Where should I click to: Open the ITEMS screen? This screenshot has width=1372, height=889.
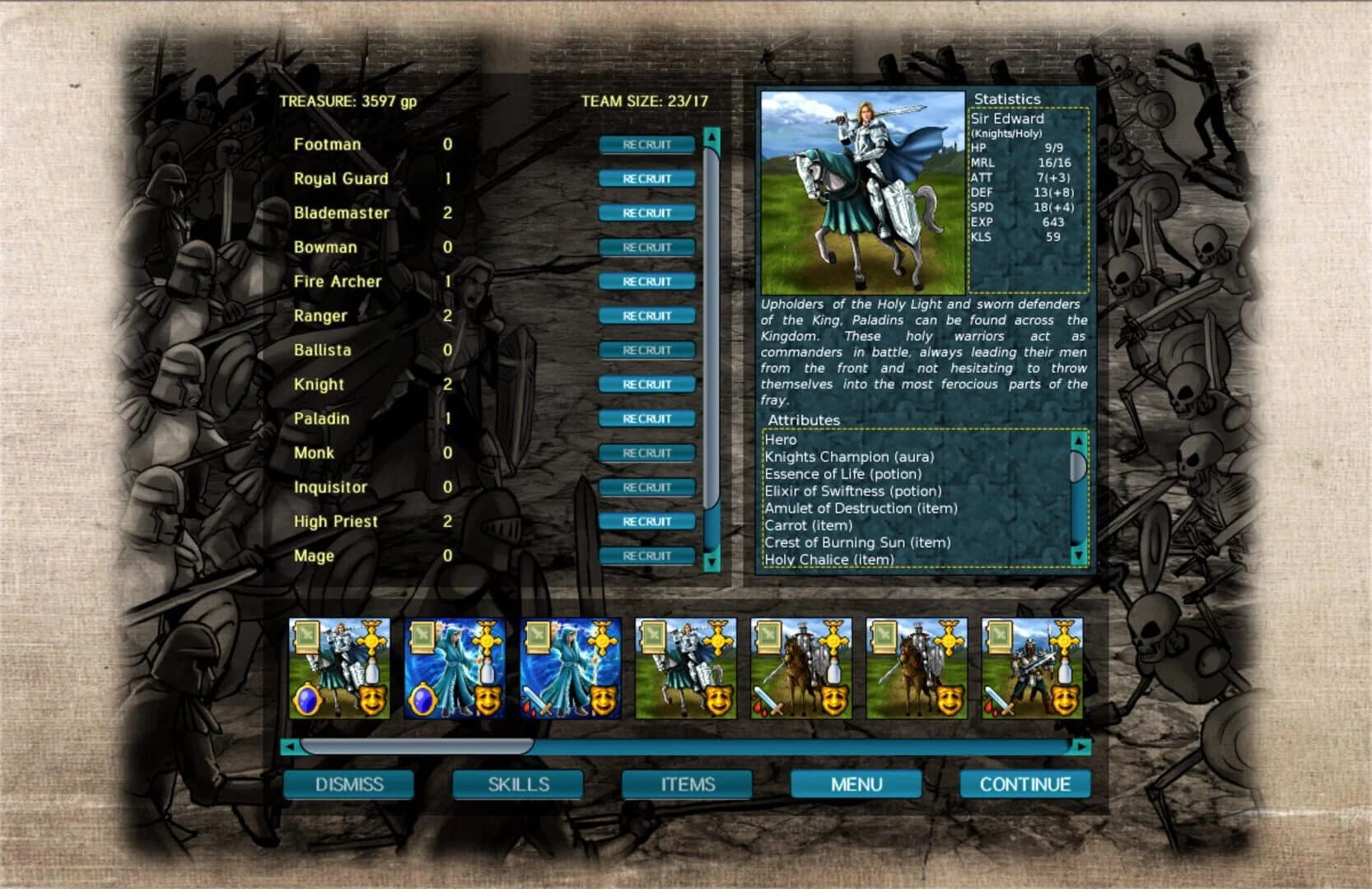coord(688,784)
